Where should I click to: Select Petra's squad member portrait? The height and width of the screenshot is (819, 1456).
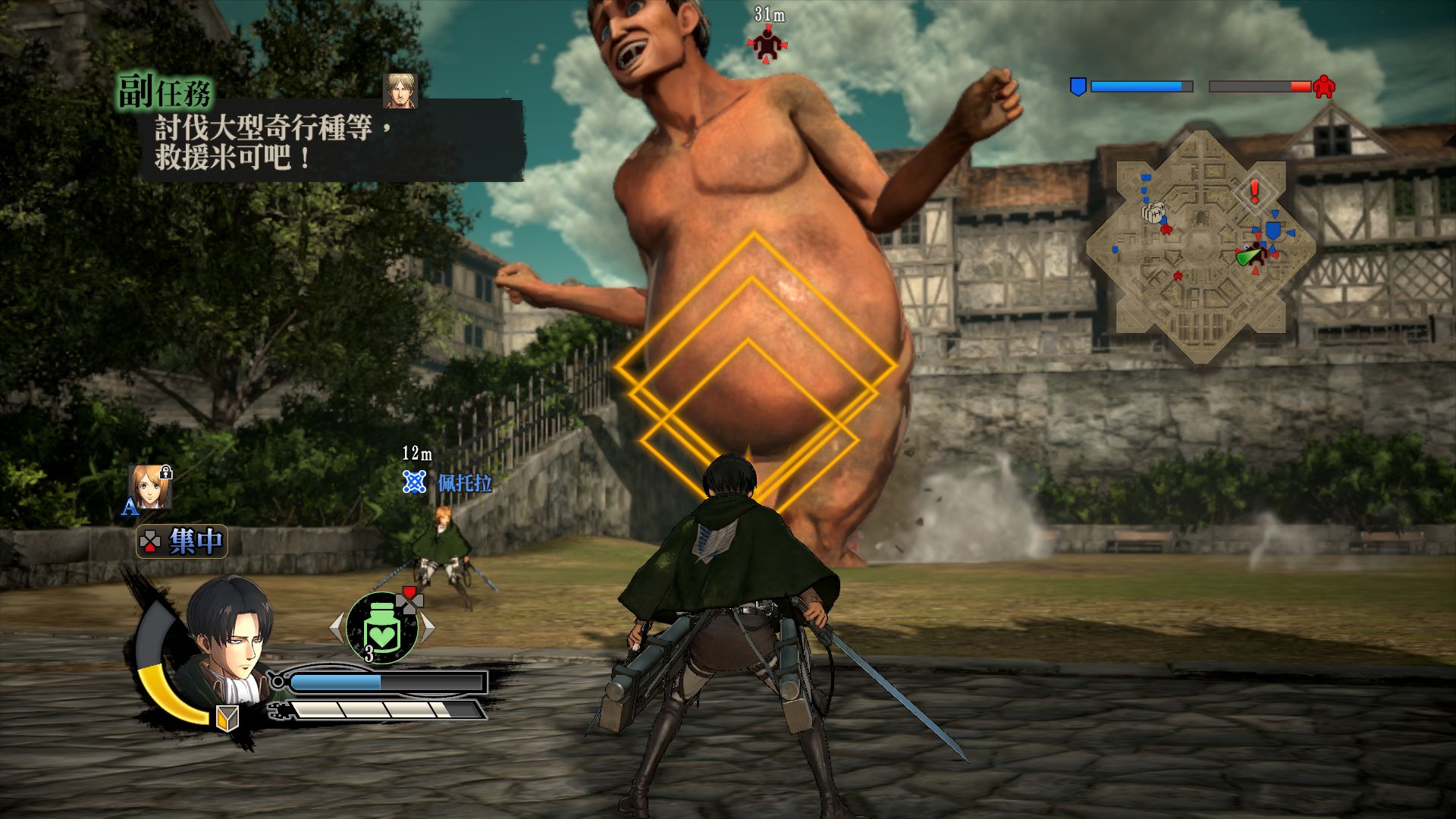click(149, 486)
